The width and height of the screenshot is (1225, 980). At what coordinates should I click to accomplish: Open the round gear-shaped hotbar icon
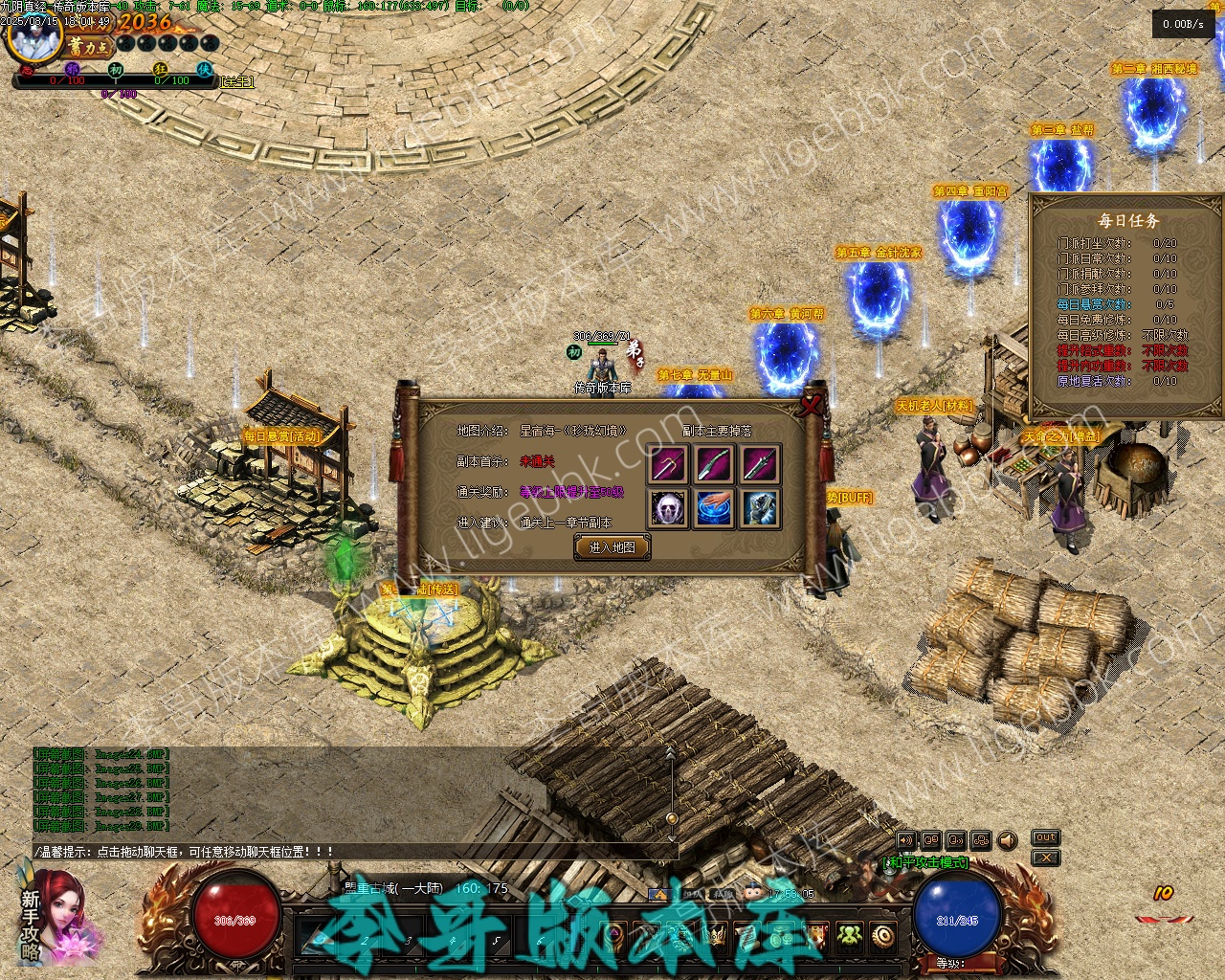[883, 935]
